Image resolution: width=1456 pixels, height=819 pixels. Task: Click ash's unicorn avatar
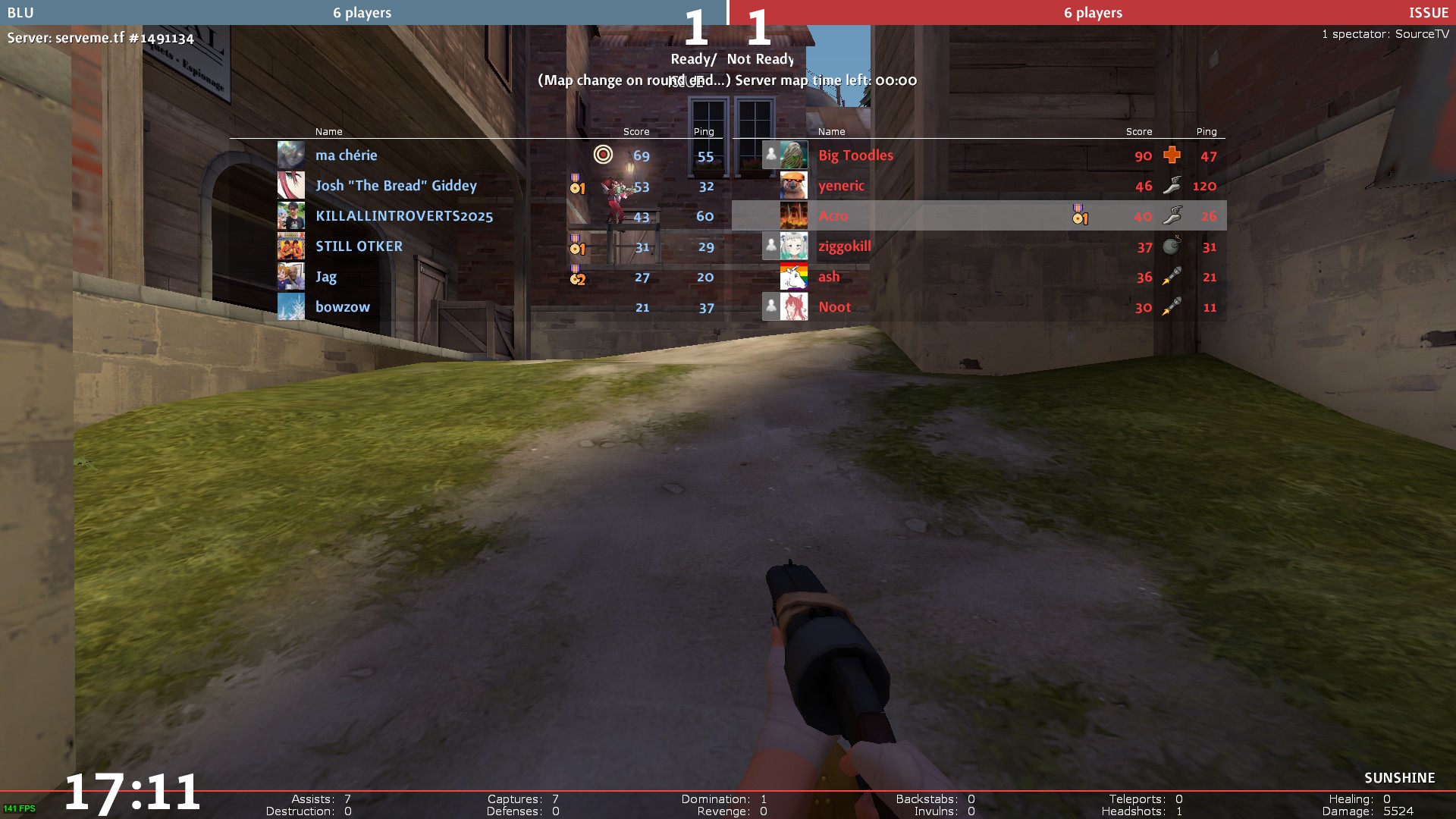point(794,277)
